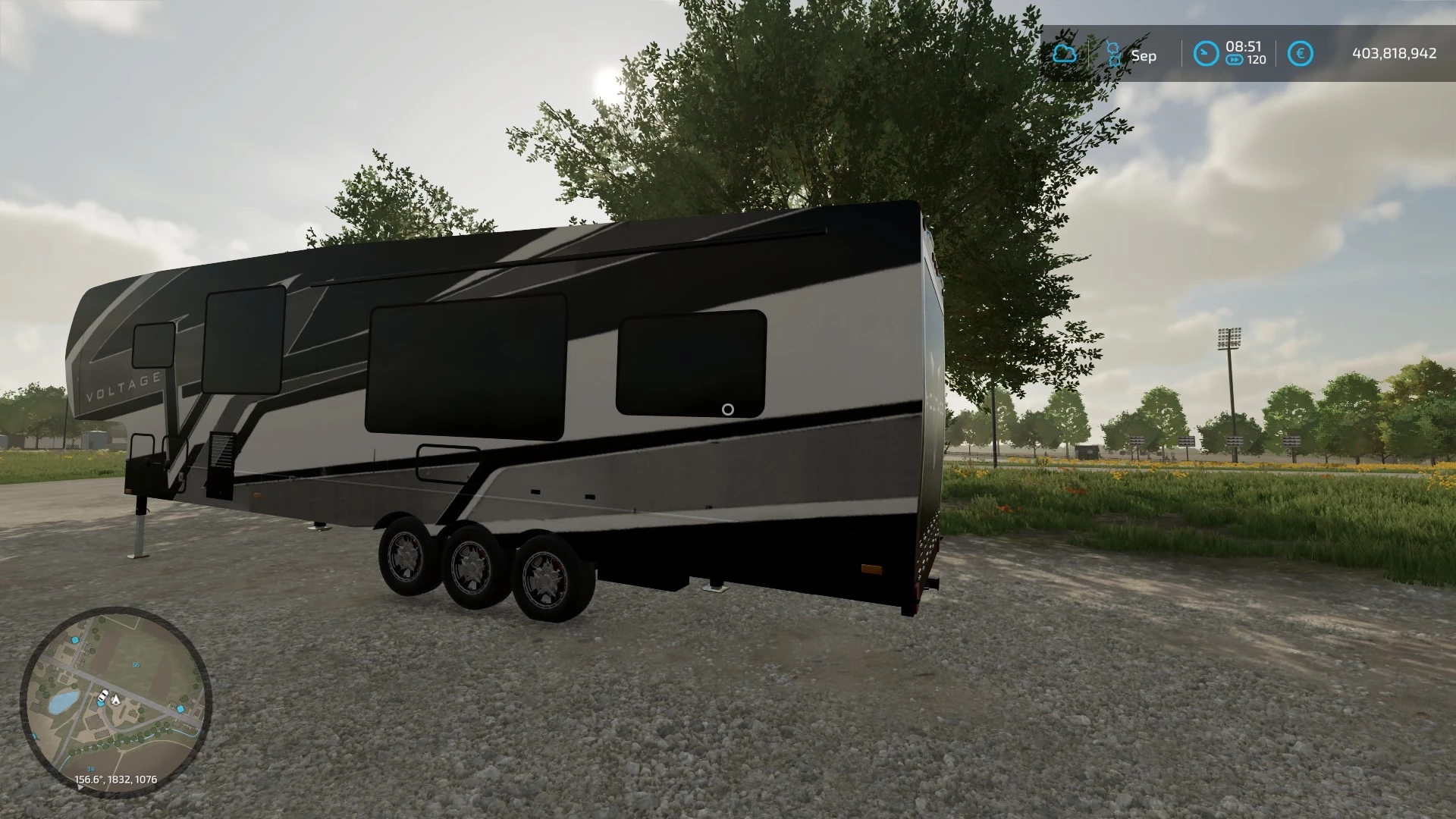The height and width of the screenshot is (819, 1456).
Task: Click the blue clock icon
Action: 1205,52
